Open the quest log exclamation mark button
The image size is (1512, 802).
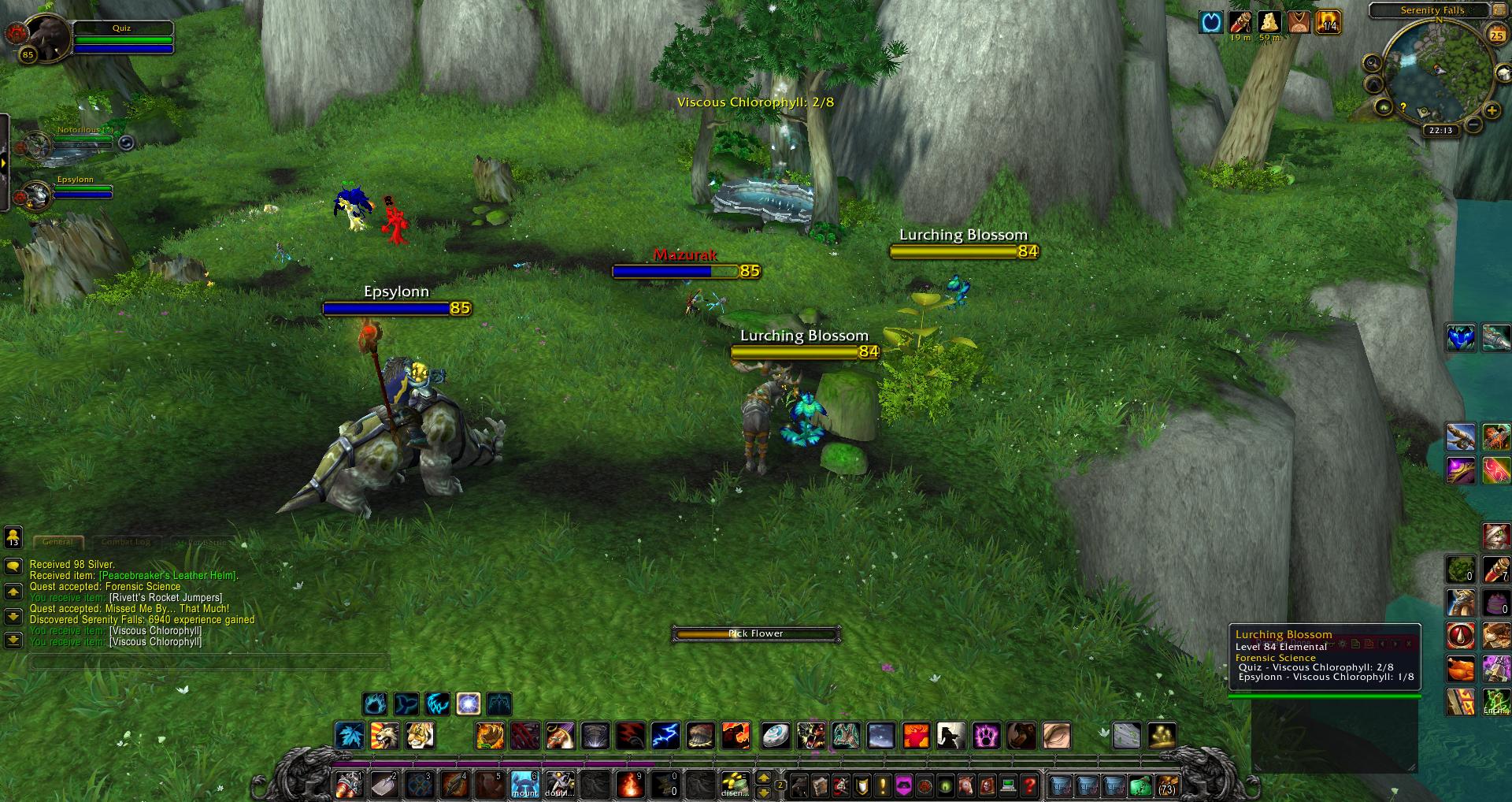coord(883,785)
